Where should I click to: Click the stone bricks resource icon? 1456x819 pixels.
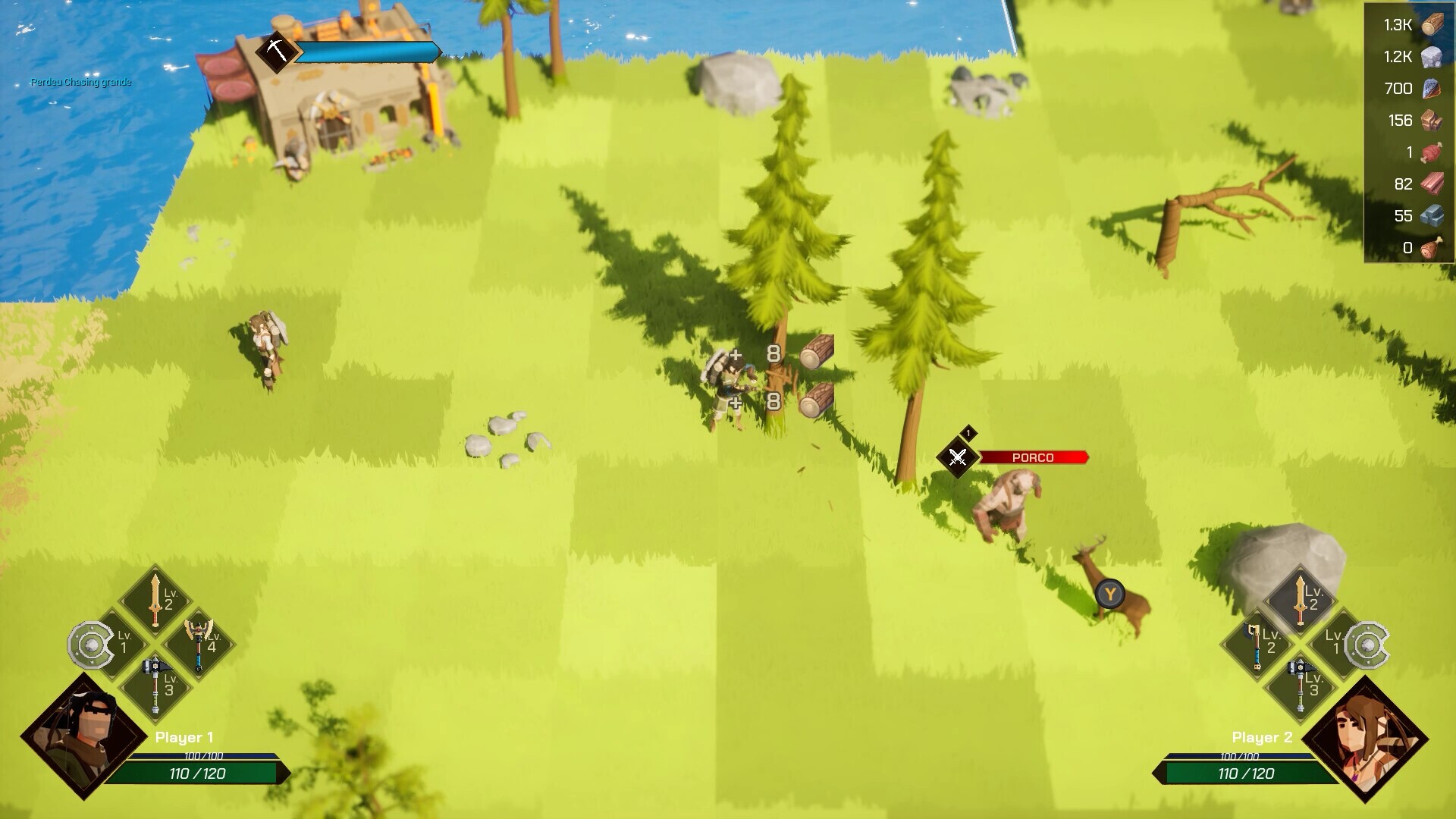pos(1432,216)
